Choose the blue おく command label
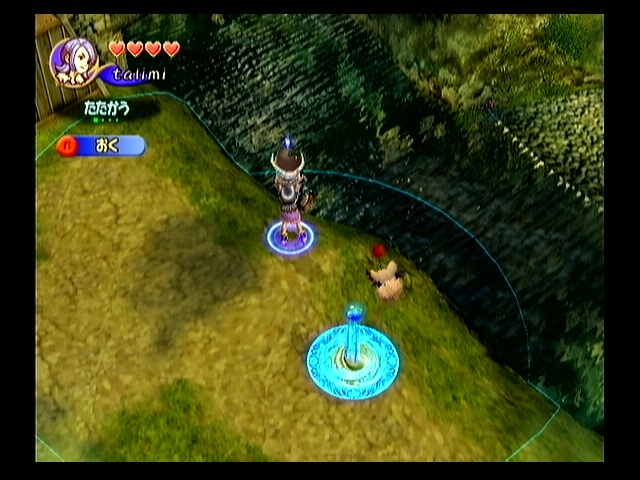640x480 pixels. point(108,146)
